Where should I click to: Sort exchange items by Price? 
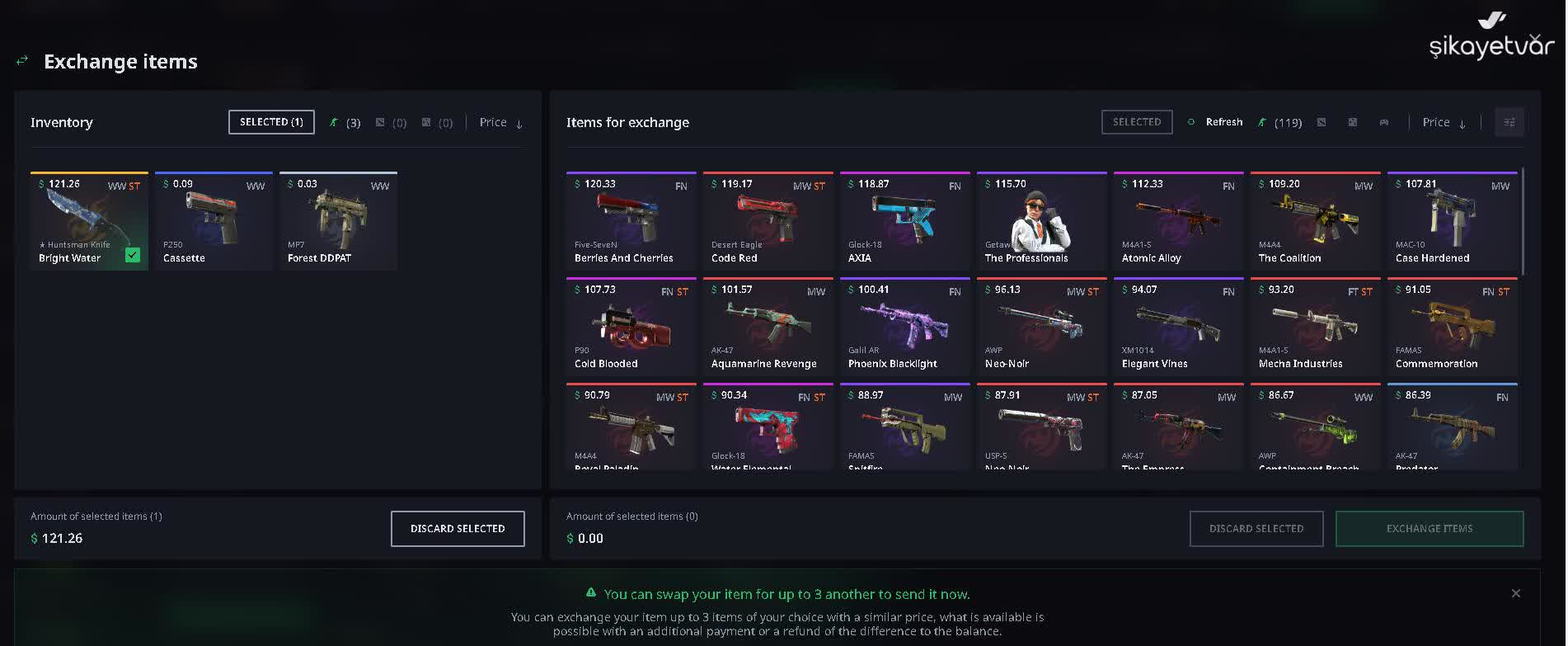pos(1444,122)
